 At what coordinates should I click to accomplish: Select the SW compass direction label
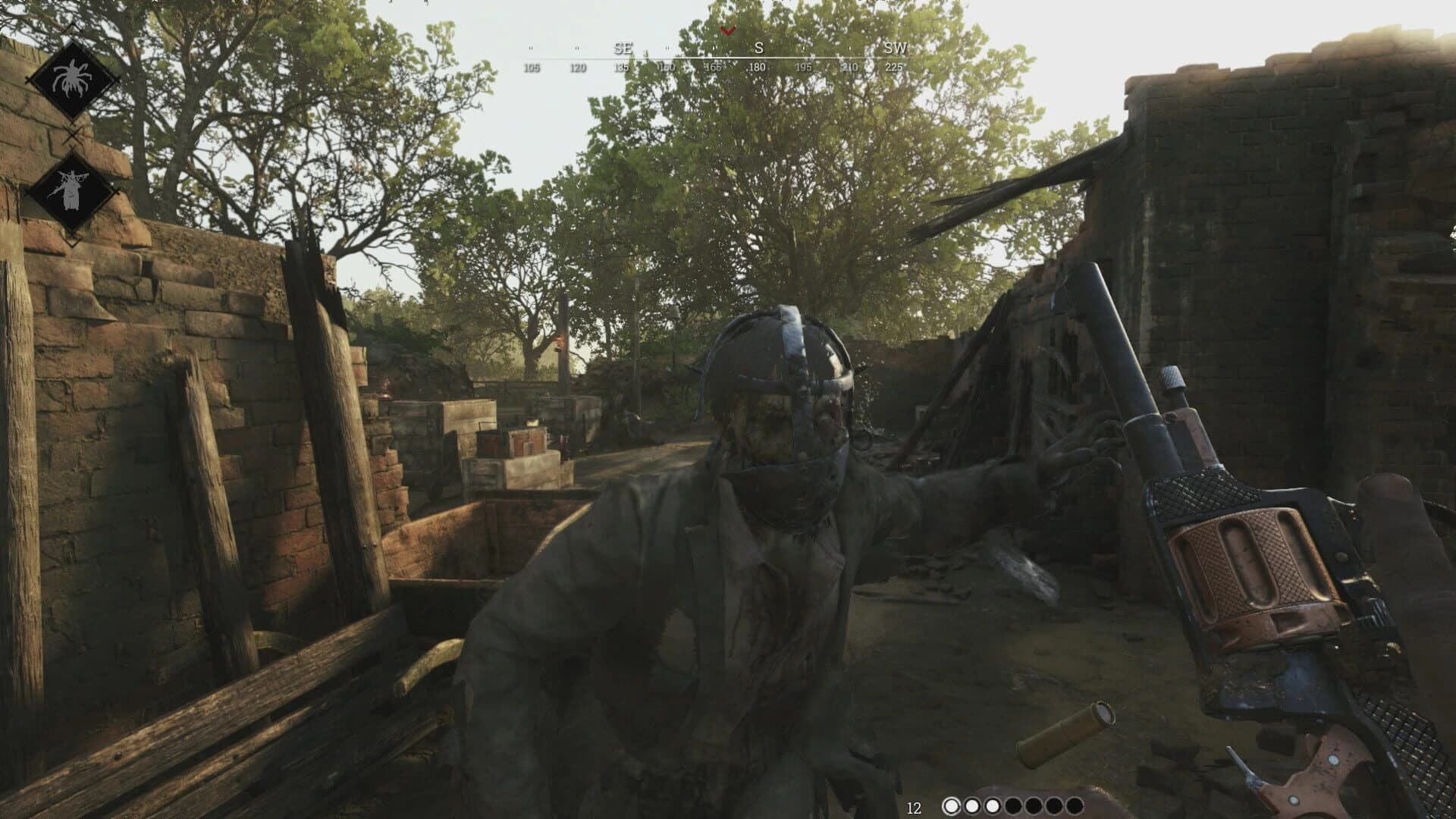(895, 48)
